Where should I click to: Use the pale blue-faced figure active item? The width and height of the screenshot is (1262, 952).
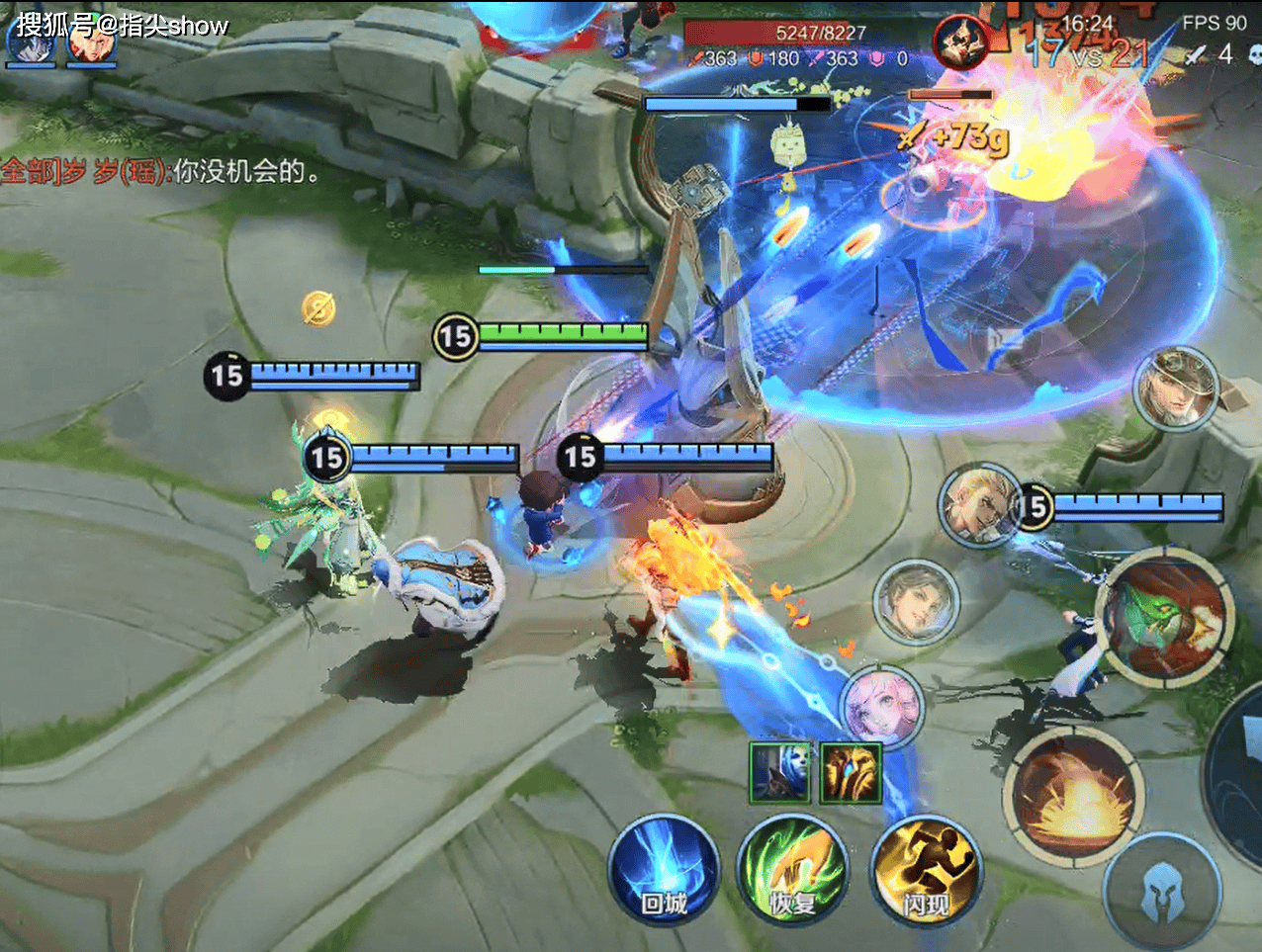coord(779,772)
